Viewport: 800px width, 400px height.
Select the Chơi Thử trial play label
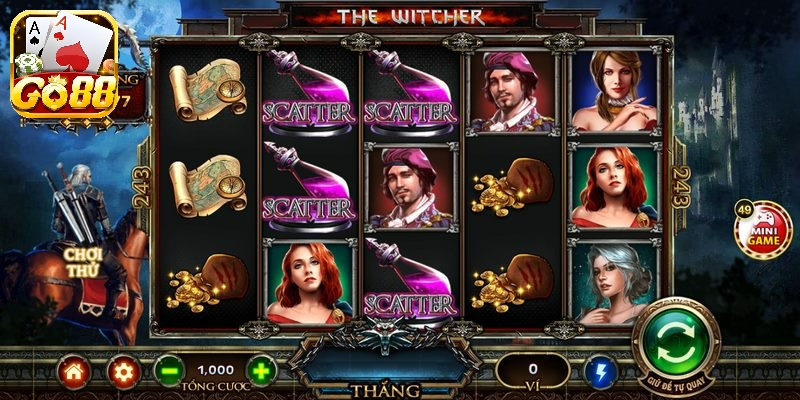[83, 263]
